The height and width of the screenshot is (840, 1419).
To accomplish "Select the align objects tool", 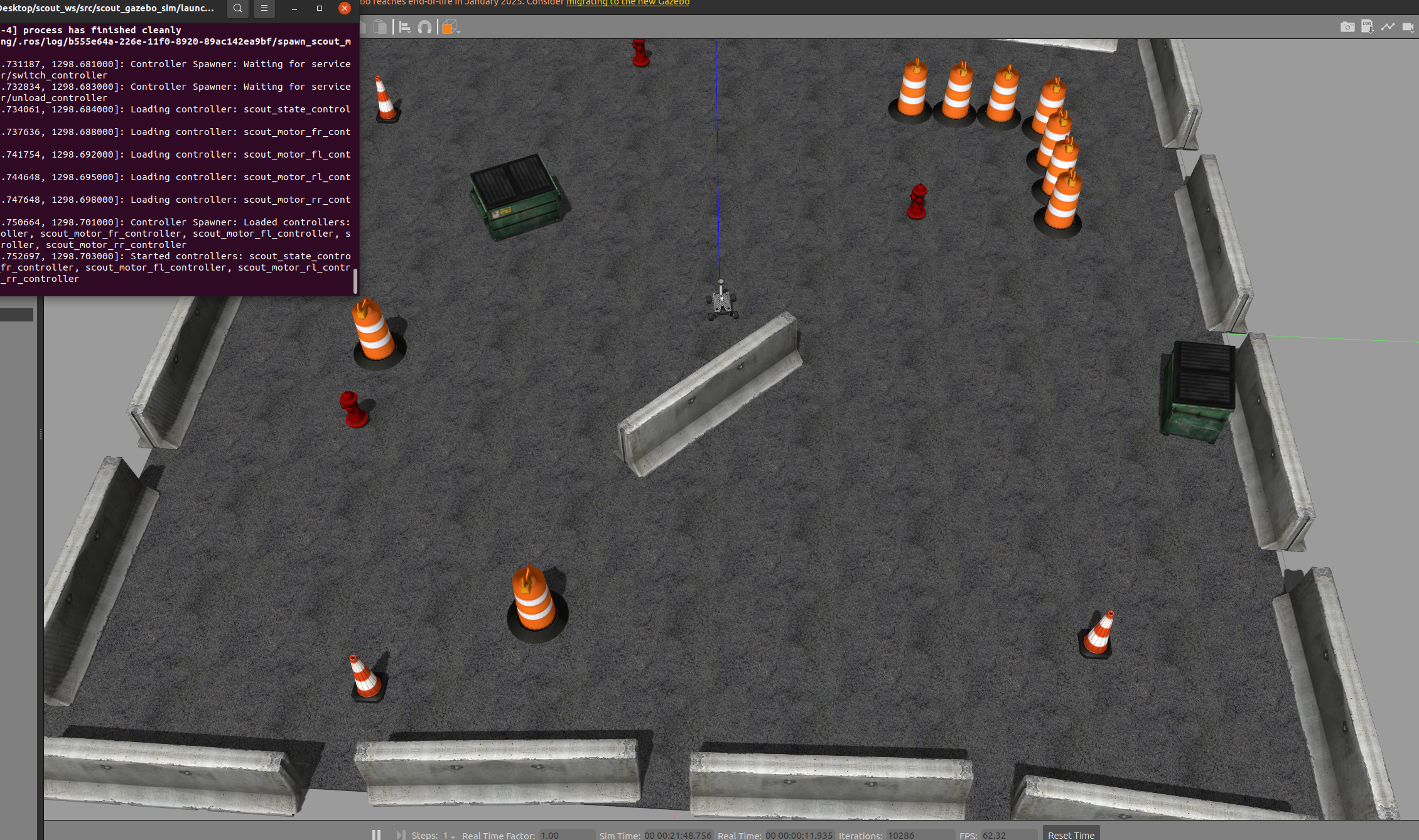I will (x=405, y=27).
